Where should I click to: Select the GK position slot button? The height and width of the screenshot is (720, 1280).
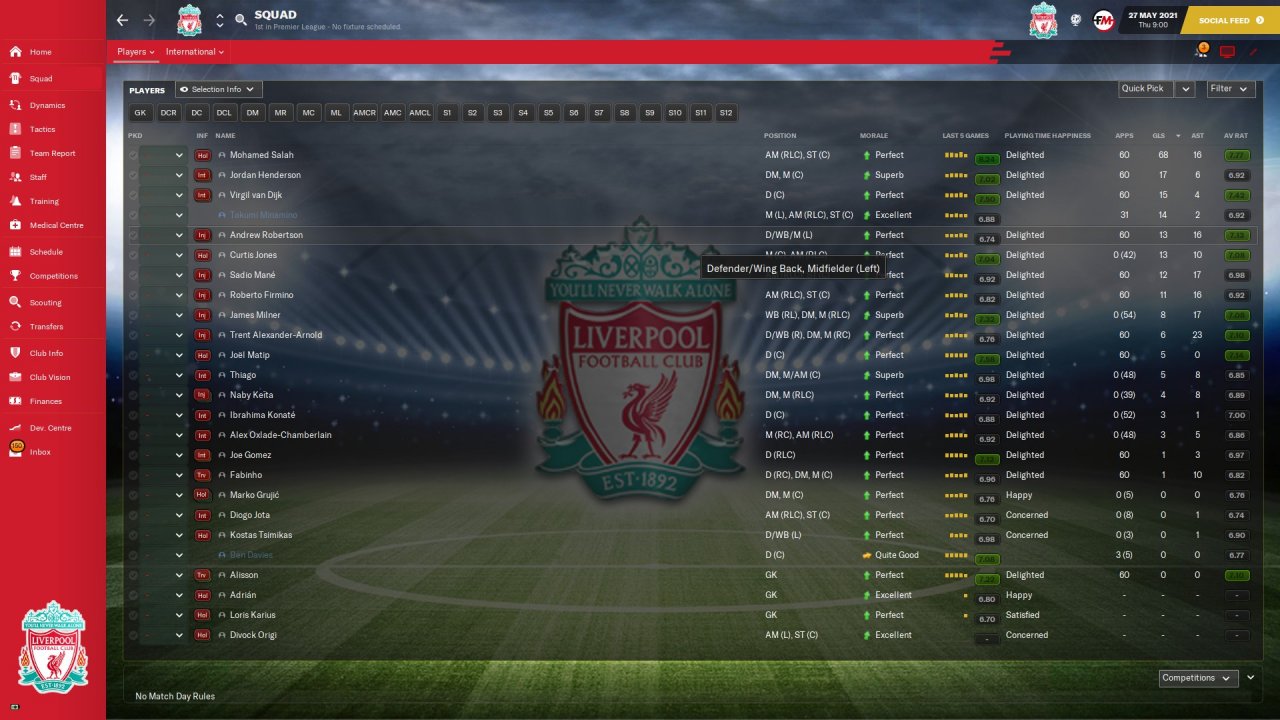[140, 113]
